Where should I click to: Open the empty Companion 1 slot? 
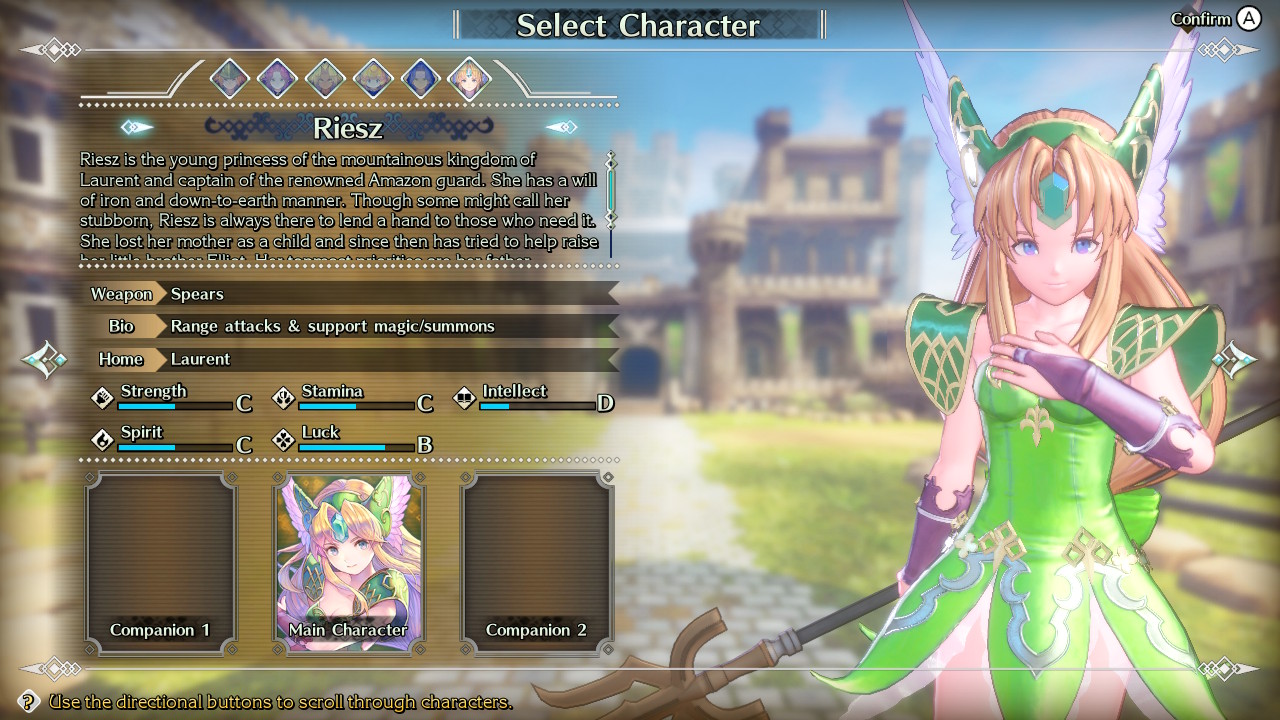160,560
